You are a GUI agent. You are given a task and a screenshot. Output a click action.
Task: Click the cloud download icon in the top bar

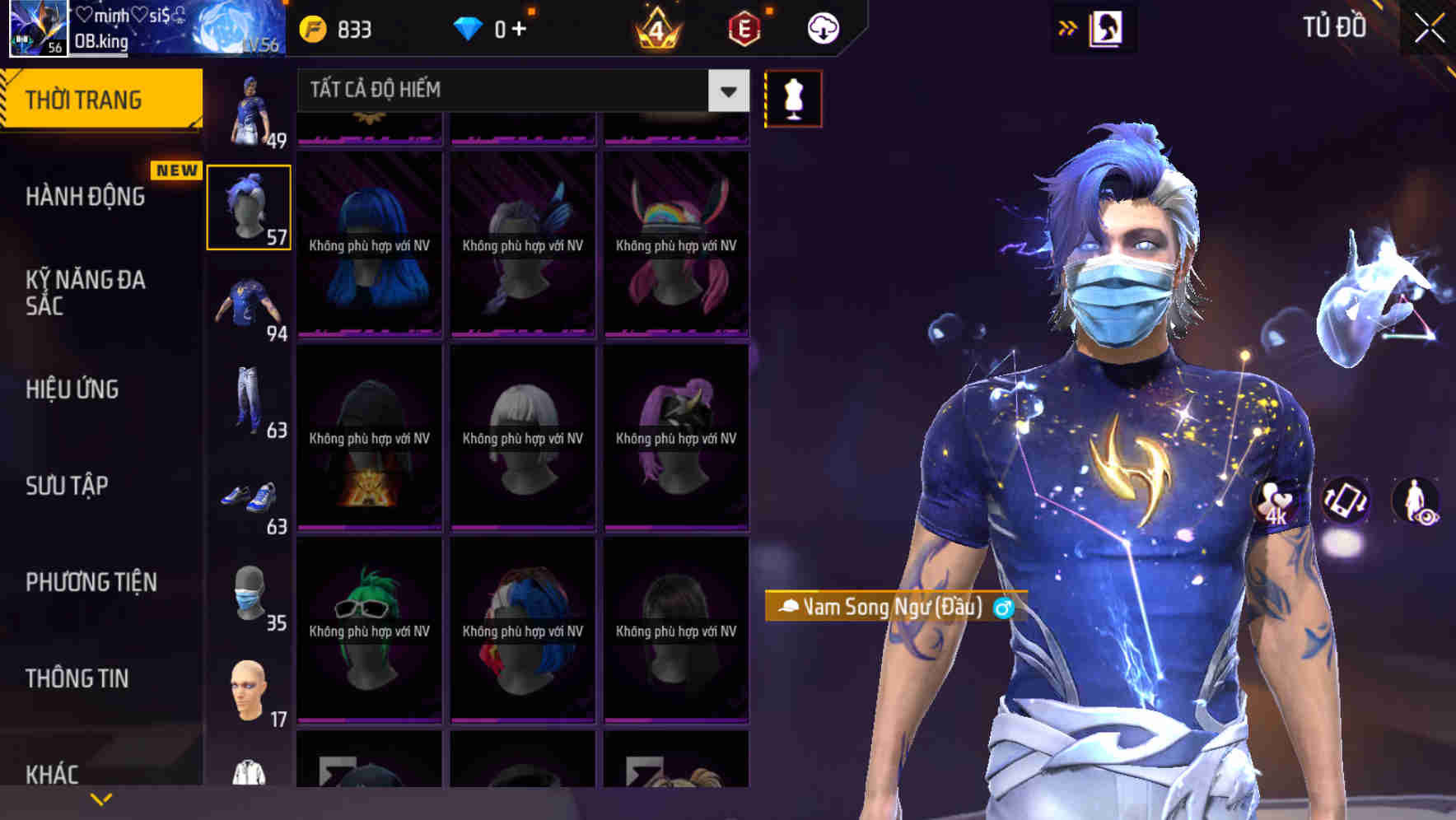click(x=823, y=27)
